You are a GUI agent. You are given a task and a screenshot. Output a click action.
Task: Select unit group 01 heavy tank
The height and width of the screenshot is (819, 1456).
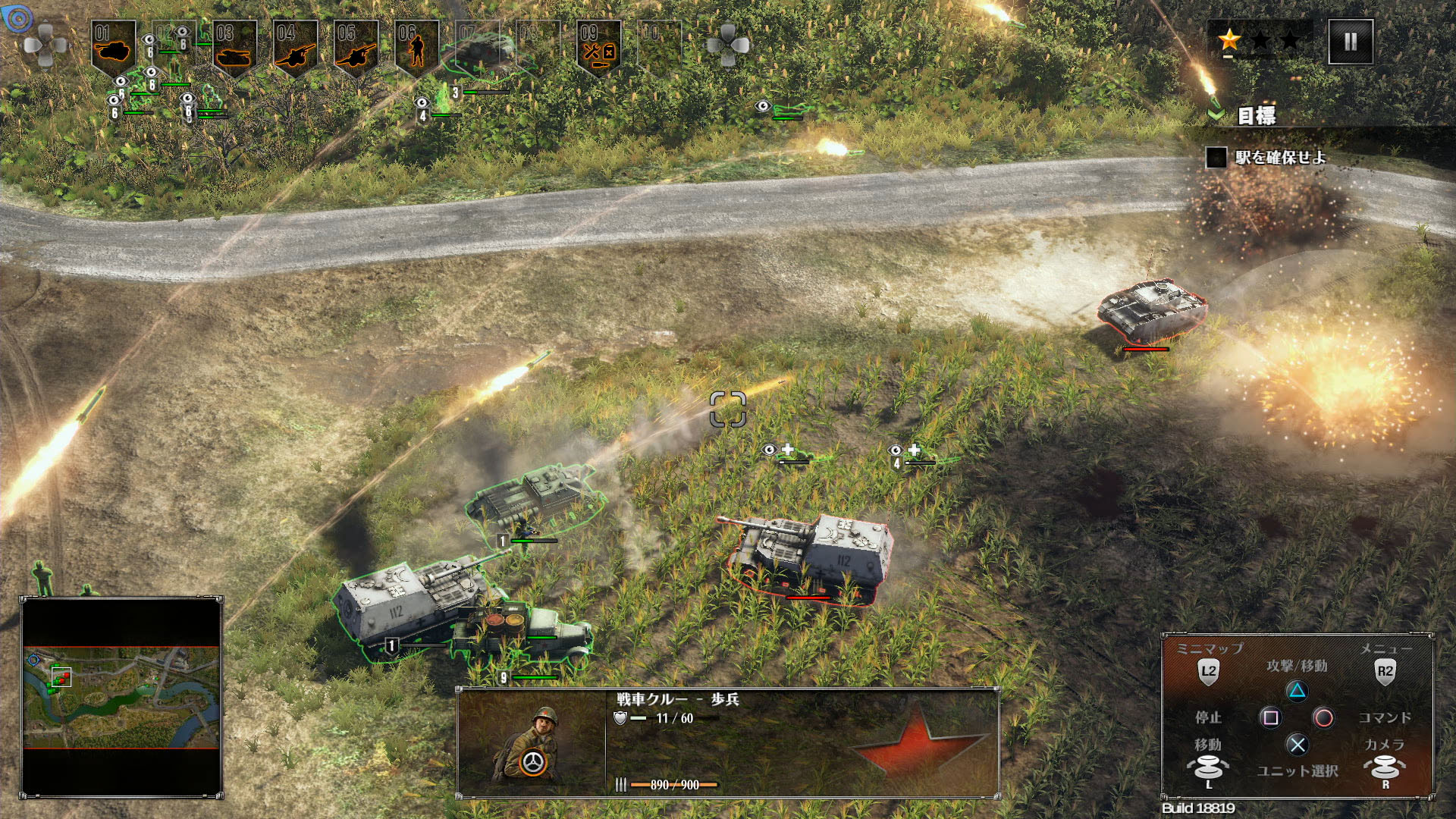tap(114, 47)
